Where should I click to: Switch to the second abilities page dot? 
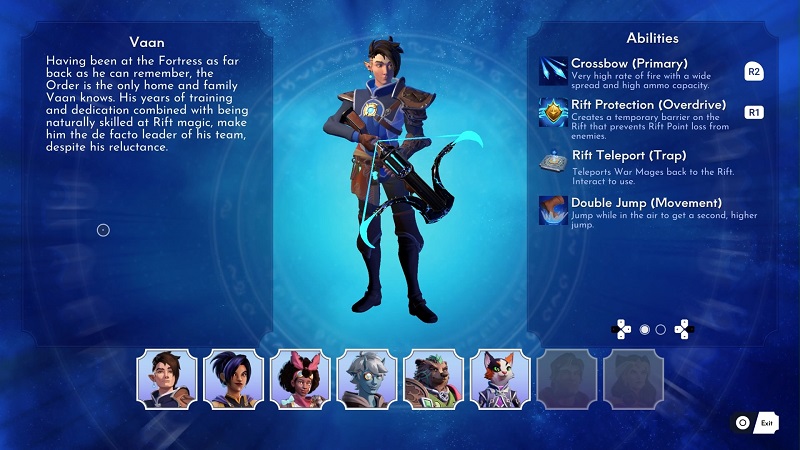pos(660,329)
